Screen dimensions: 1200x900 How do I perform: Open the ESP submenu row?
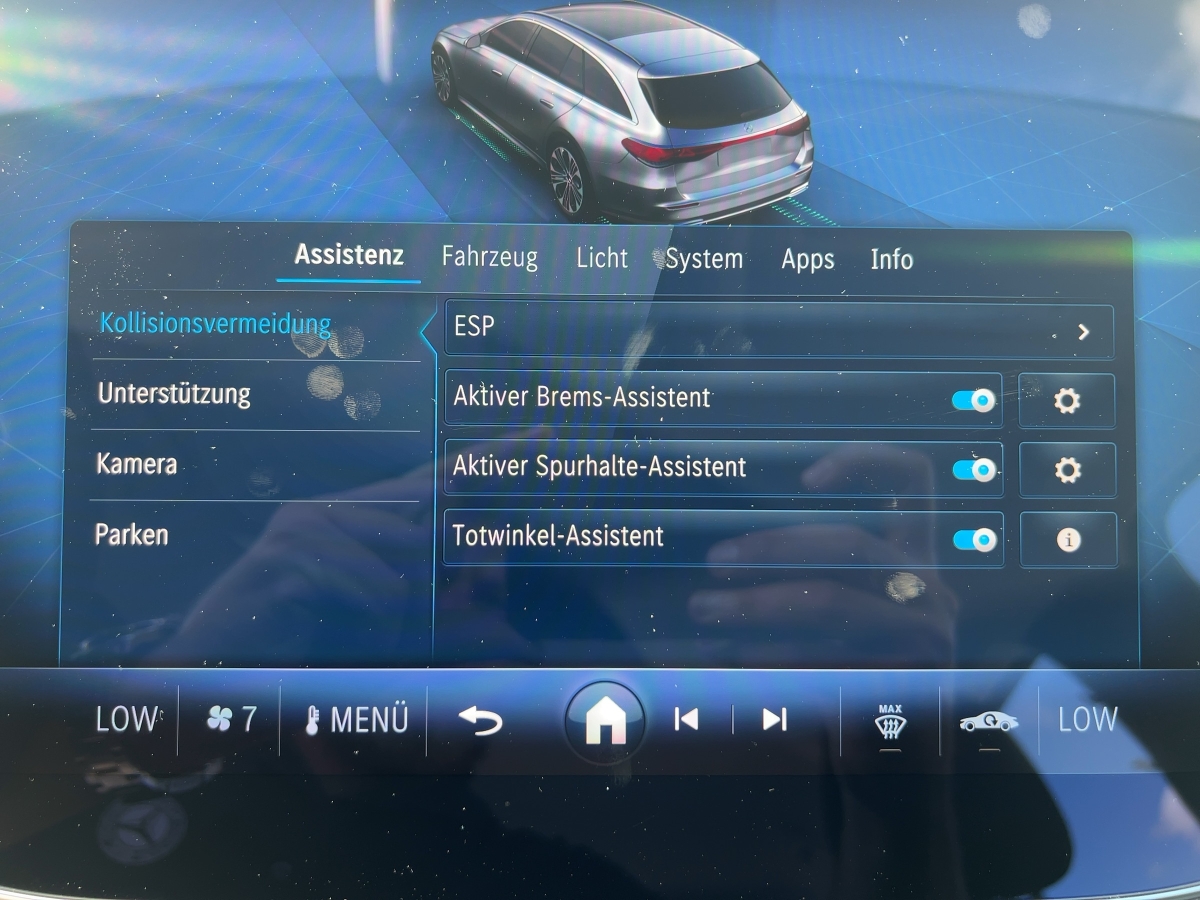pyautogui.click(x=778, y=331)
